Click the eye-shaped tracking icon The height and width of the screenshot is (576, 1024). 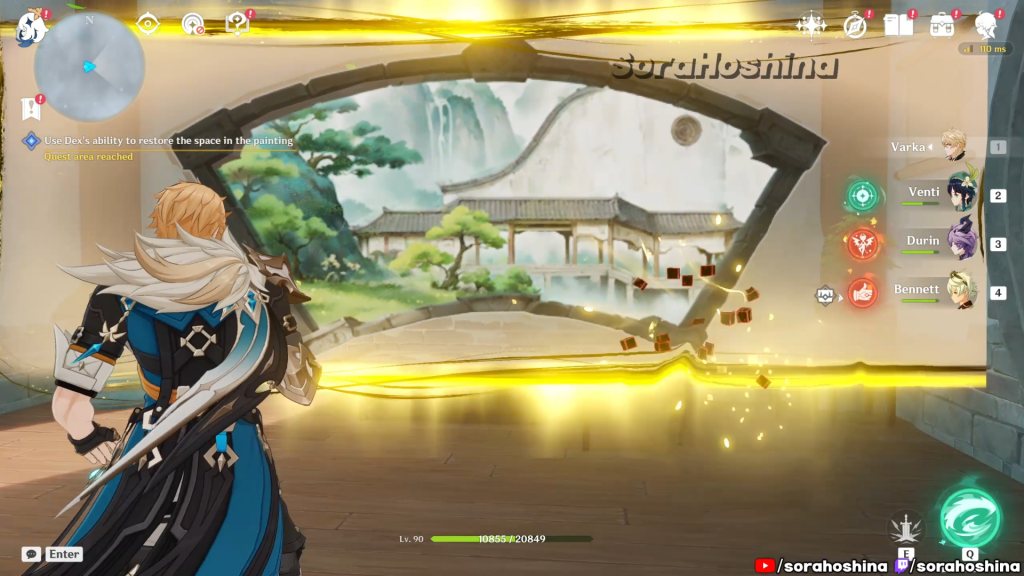[148, 22]
